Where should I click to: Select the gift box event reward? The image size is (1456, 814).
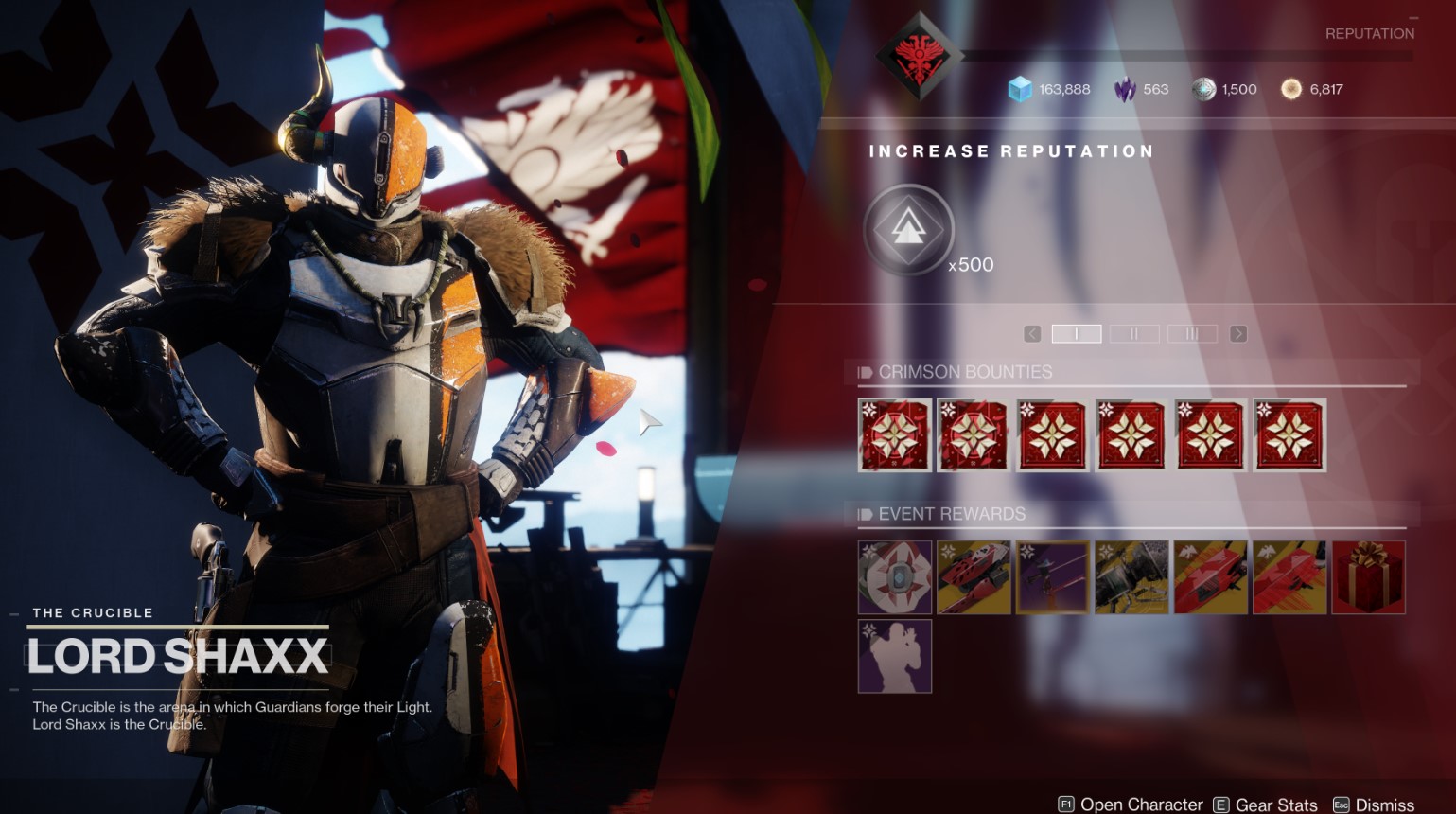(1369, 576)
